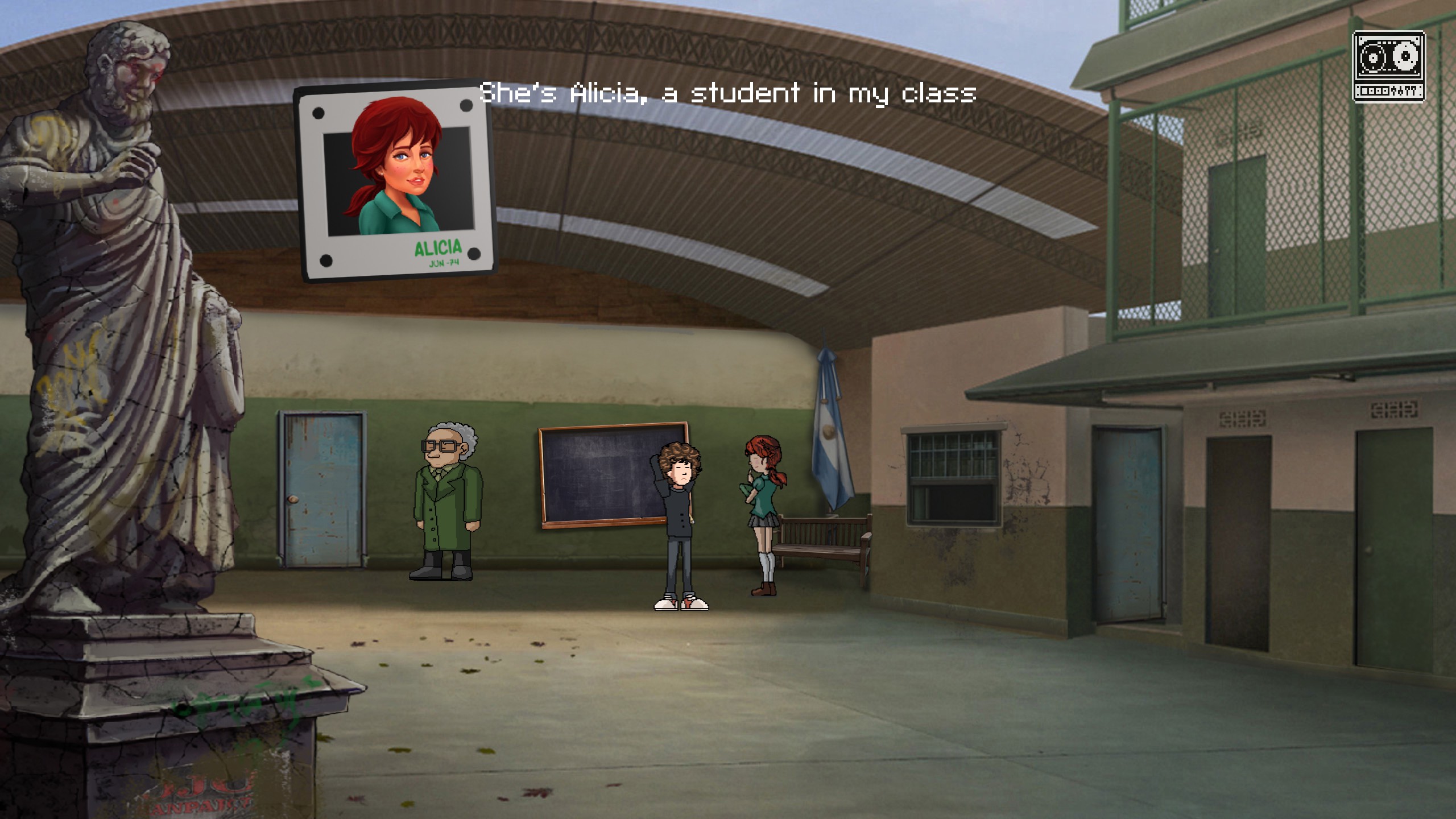The image size is (1456, 819).
Task: Open the cassette tape menu icon
Action: [x=1388, y=67]
